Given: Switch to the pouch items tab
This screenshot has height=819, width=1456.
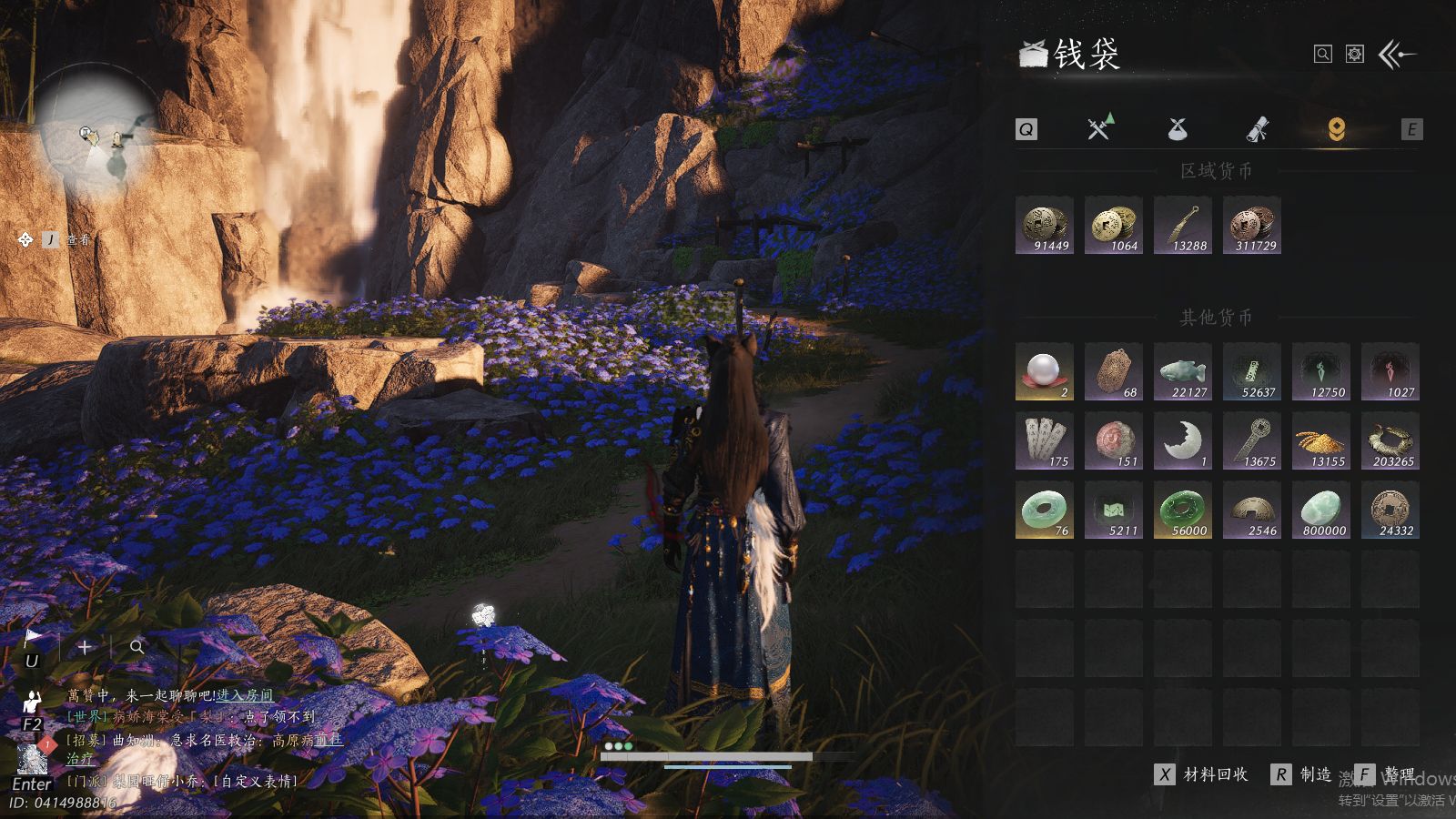Looking at the screenshot, I should click(x=1178, y=129).
